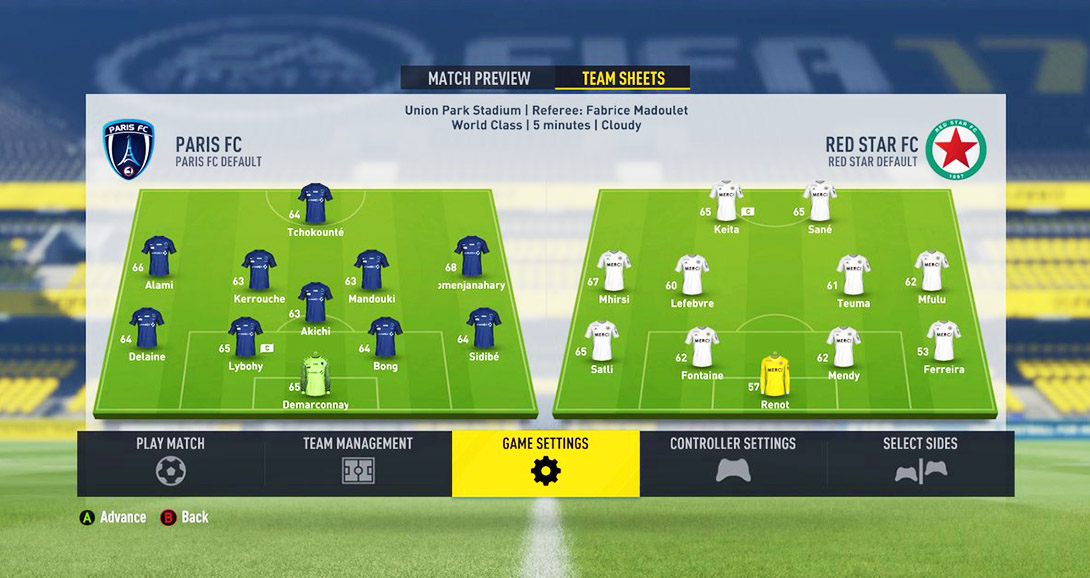This screenshot has width=1090, height=578.
Task: Open Controller Settings
Action: (733, 463)
